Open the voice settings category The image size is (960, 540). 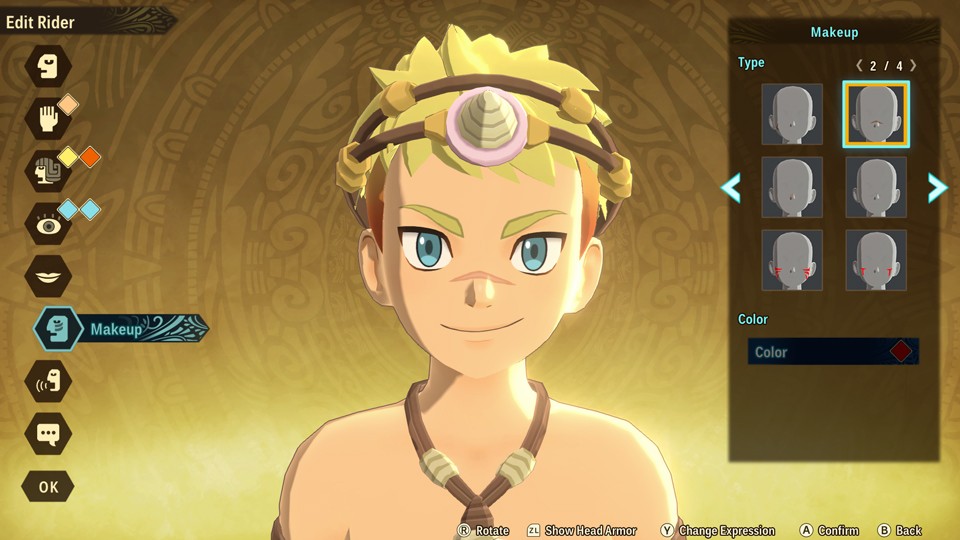(x=48, y=381)
